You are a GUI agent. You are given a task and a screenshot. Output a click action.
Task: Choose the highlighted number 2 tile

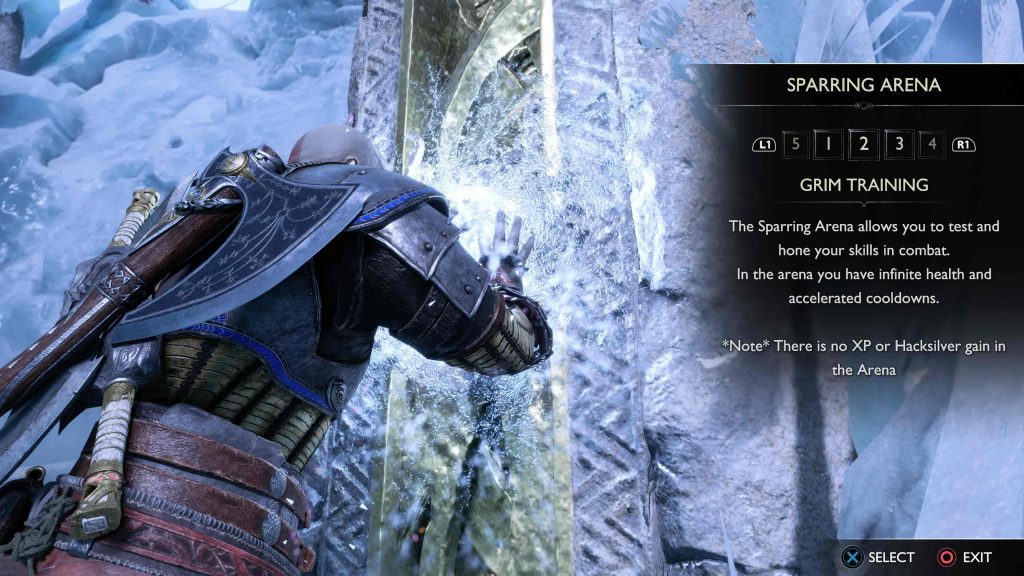(x=863, y=144)
